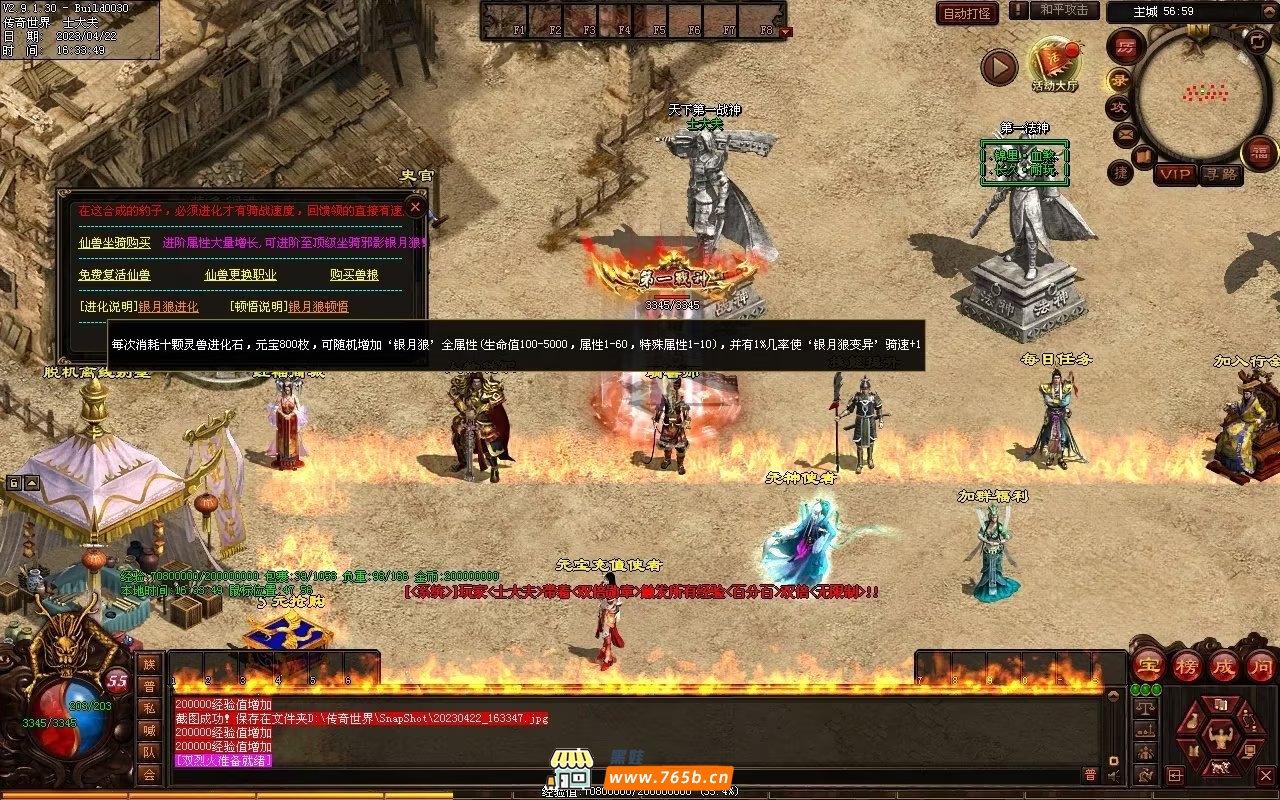The height and width of the screenshot is (800, 1280).
Task: Click the 福 welfare button
Action: pos(1259,153)
